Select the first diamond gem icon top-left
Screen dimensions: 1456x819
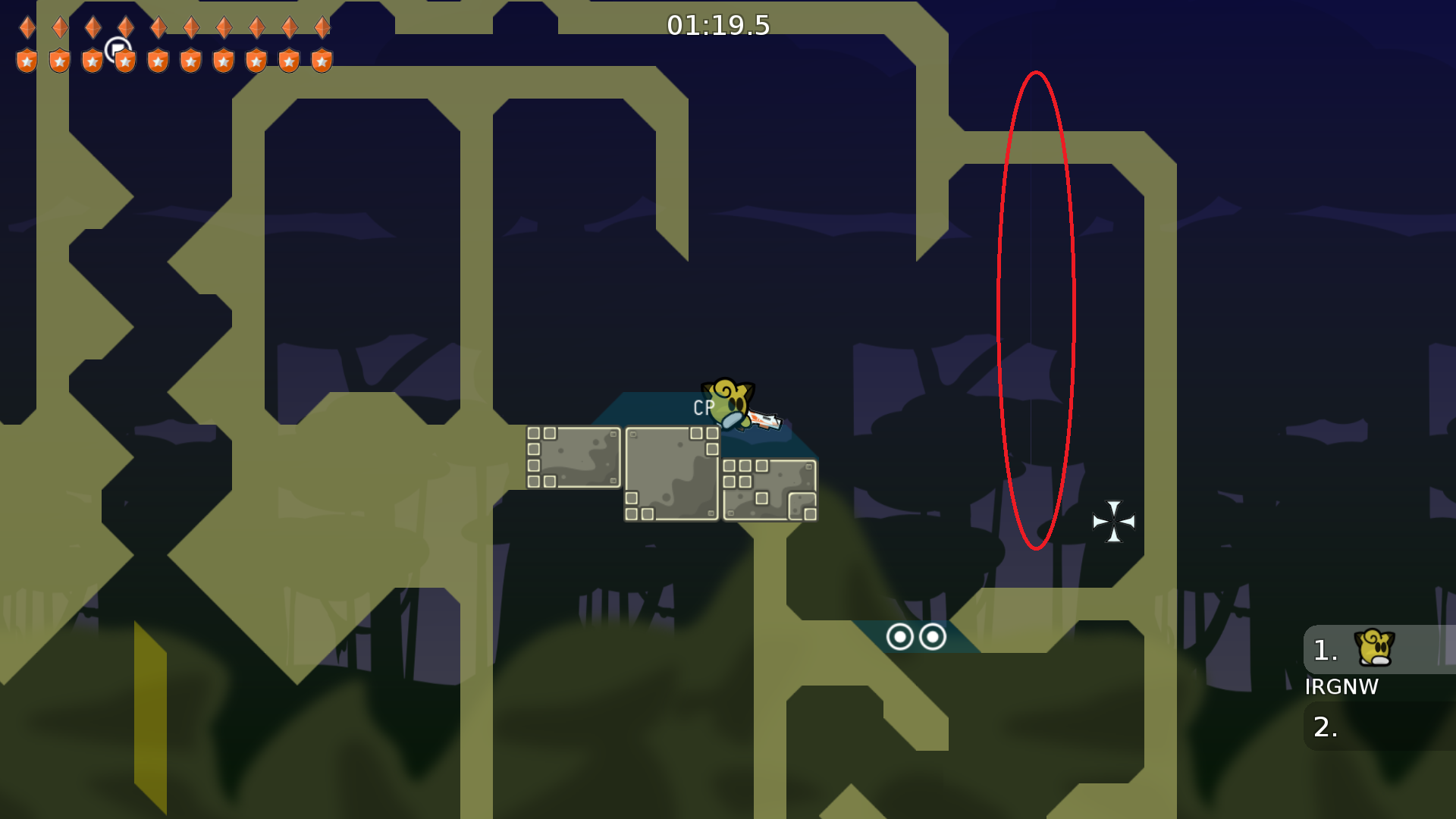(x=27, y=27)
